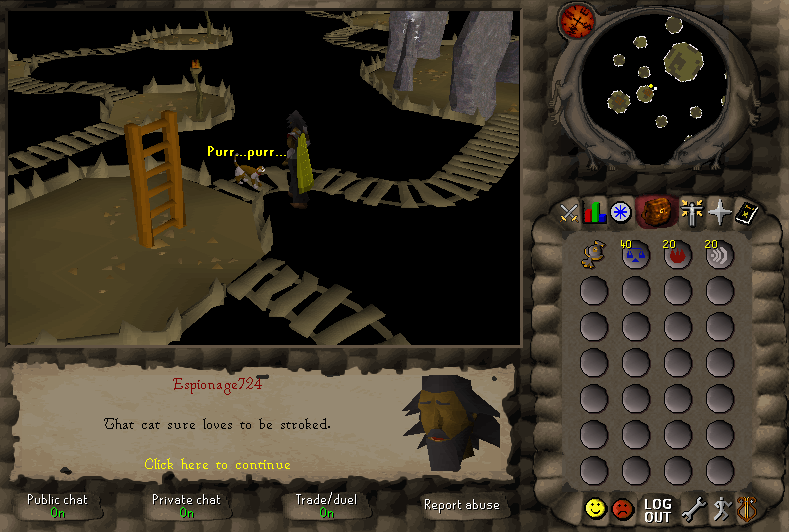Select the red fire runes stack
The image size is (789, 532).
(677, 256)
